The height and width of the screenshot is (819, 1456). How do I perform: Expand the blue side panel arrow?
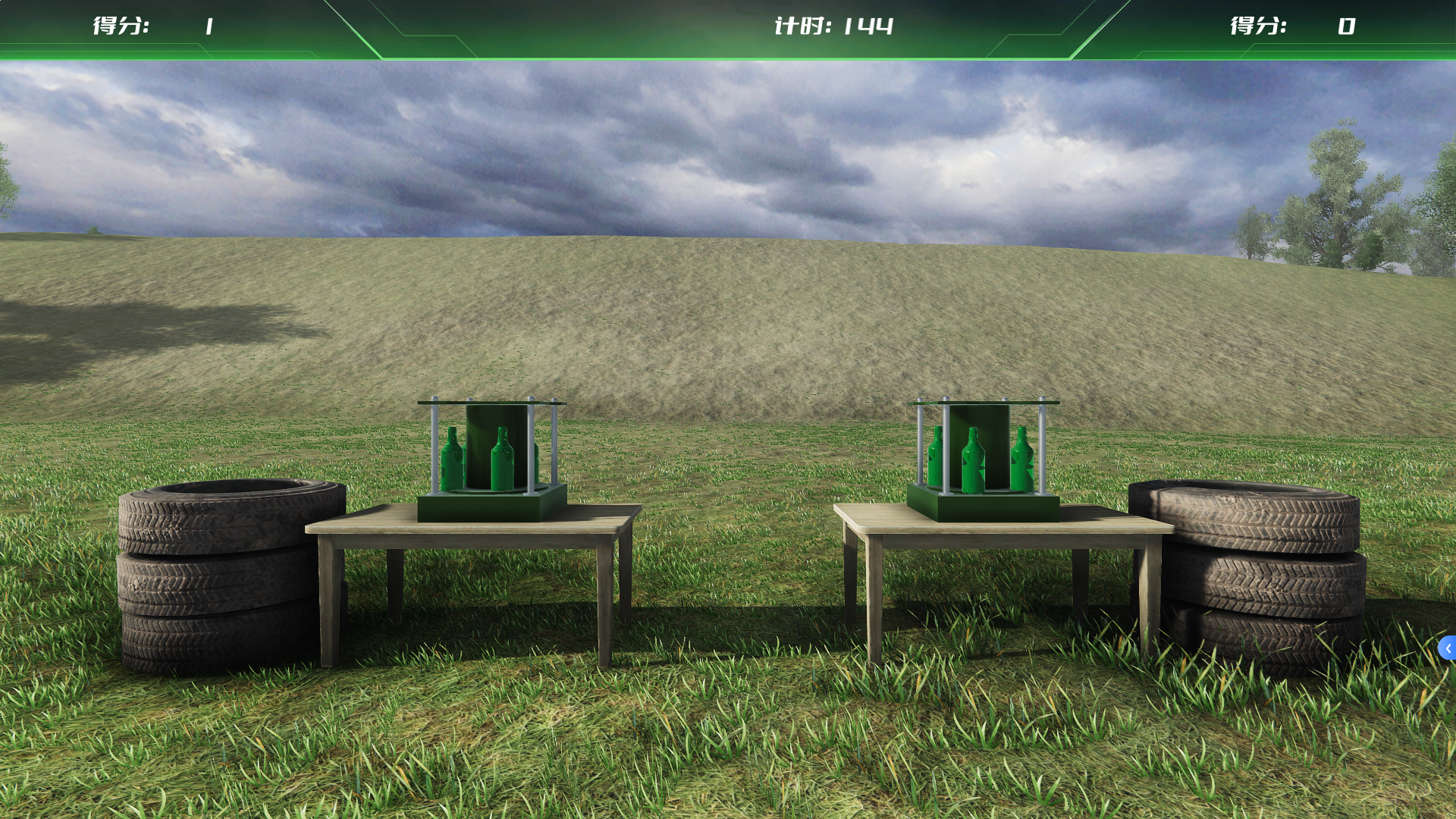click(x=1447, y=648)
